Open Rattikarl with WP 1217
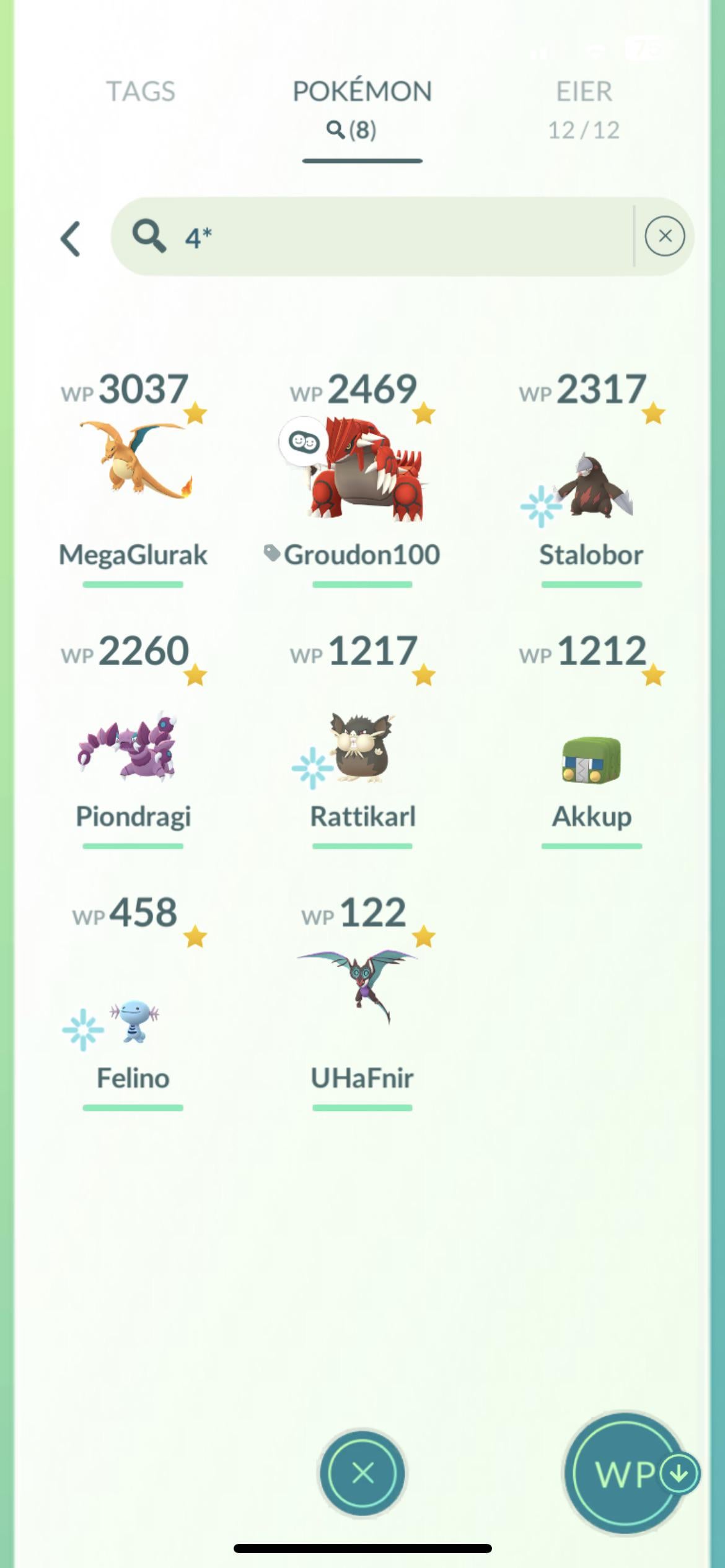The image size is (725, 1568). (x=362, y=743)
